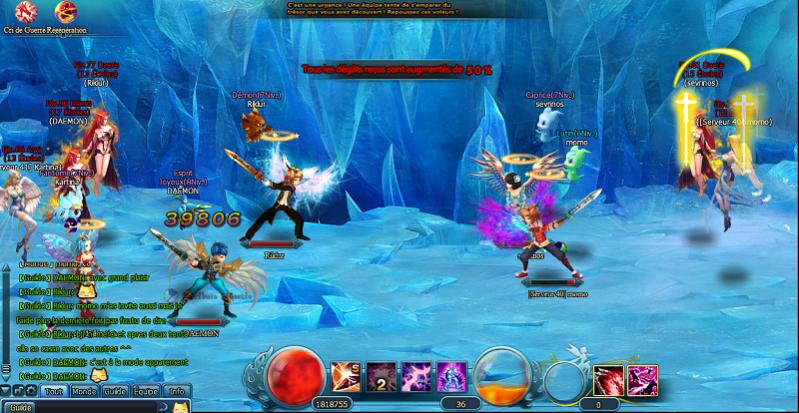Use the pink beast skill icon

[642, 380]
